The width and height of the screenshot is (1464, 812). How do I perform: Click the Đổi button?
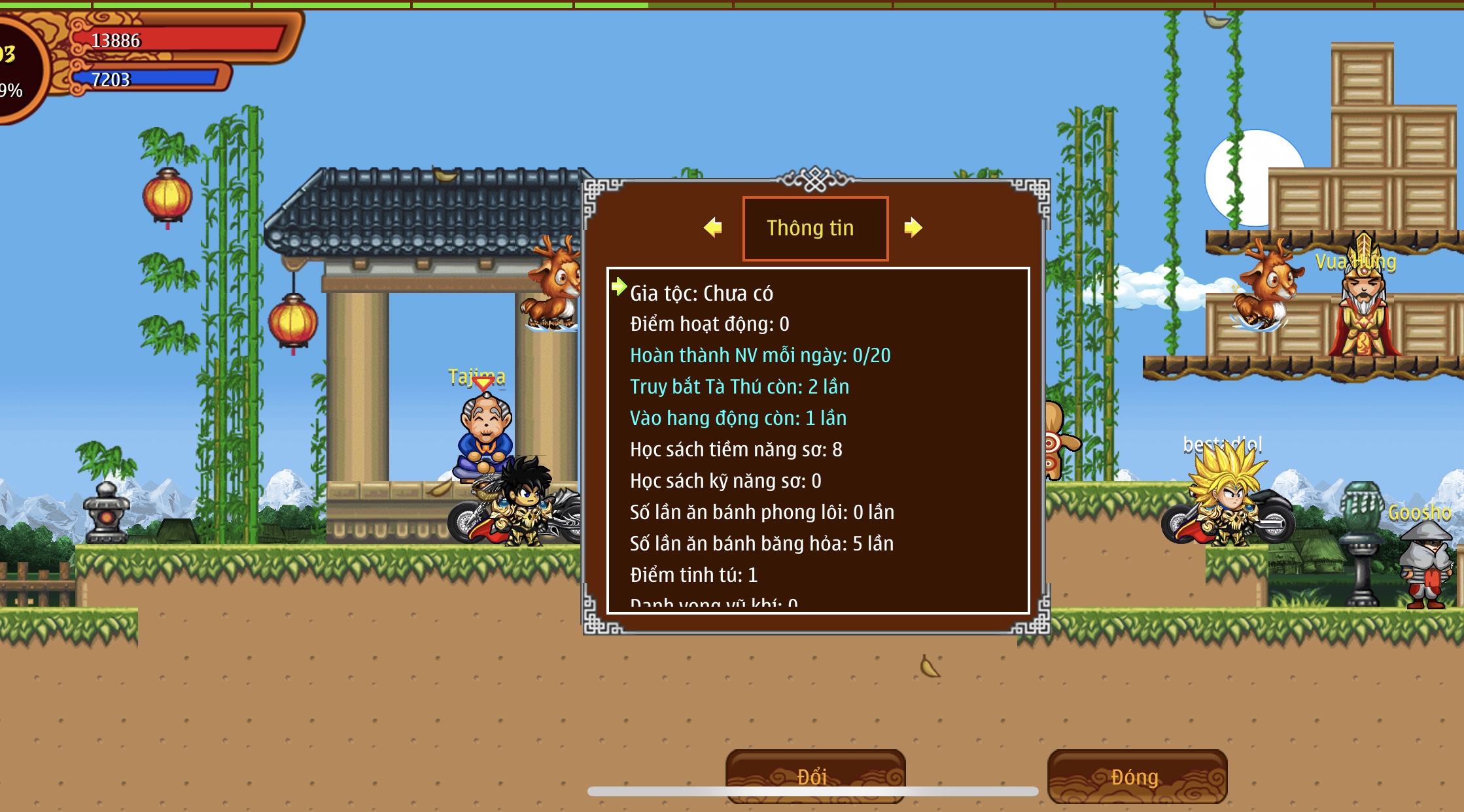point(815,776)
